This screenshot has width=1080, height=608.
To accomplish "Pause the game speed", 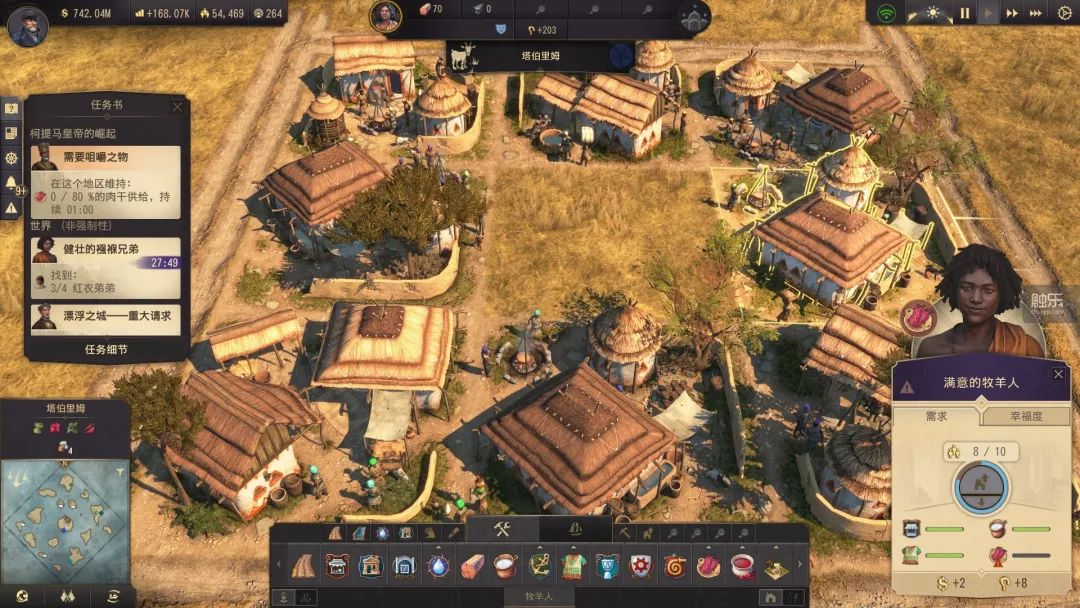I will coord(965,14).
